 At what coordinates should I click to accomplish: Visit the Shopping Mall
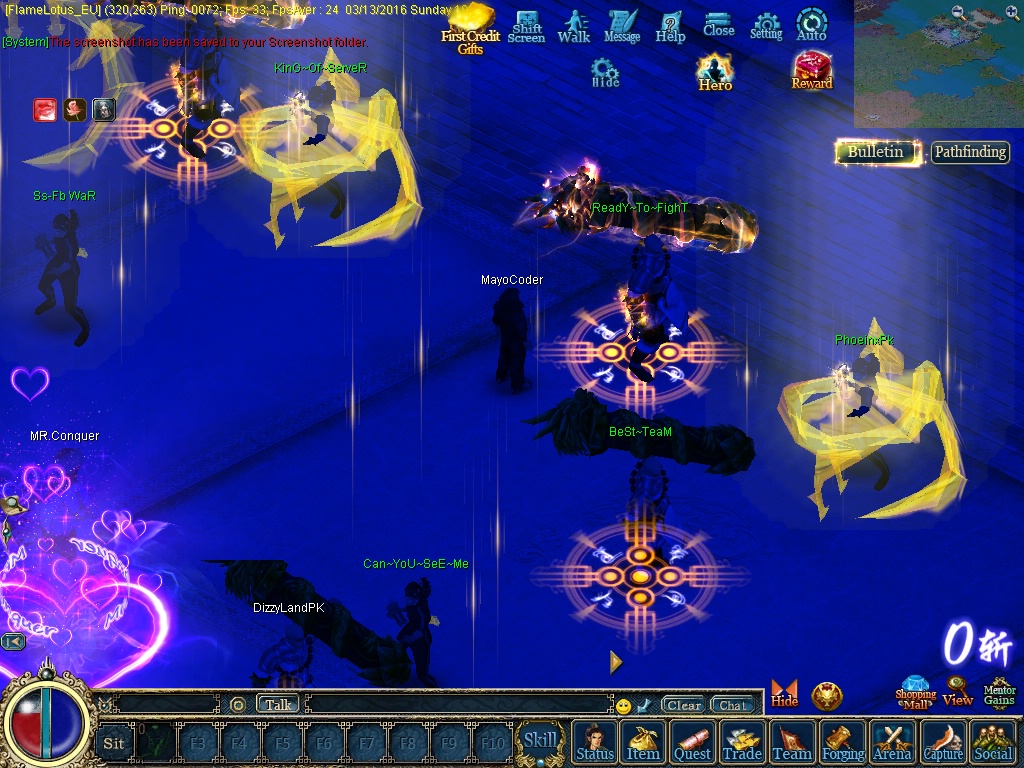915,692
